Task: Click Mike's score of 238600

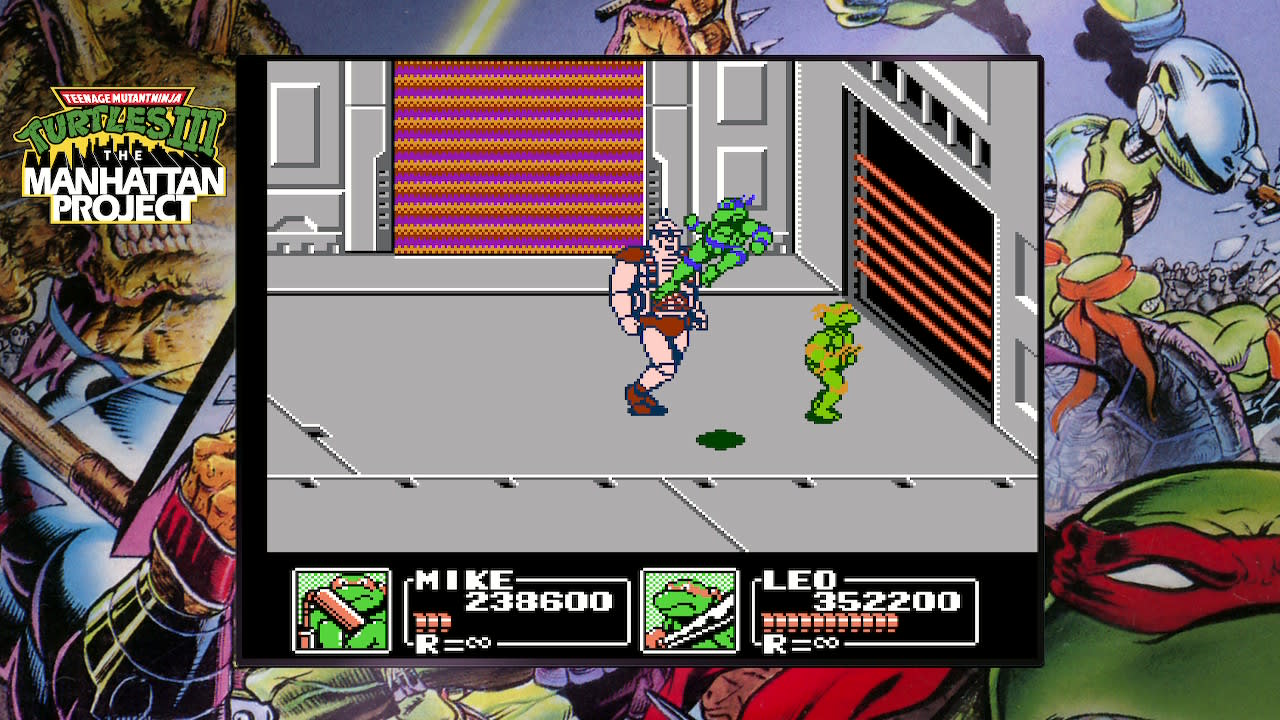Action: [541, 600]
